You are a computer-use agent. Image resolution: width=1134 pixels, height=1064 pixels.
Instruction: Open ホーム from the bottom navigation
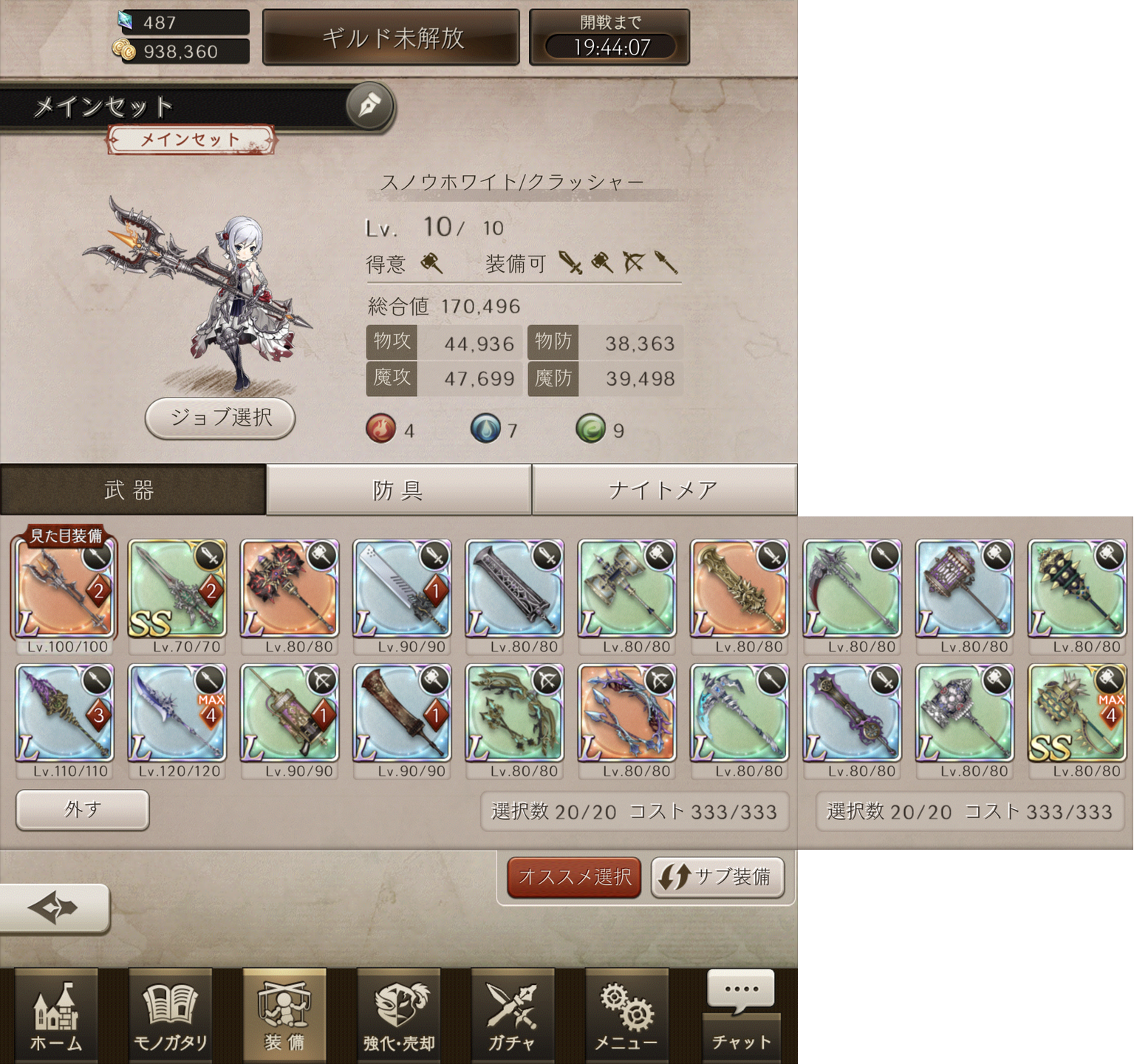(x=56, y=1016)
